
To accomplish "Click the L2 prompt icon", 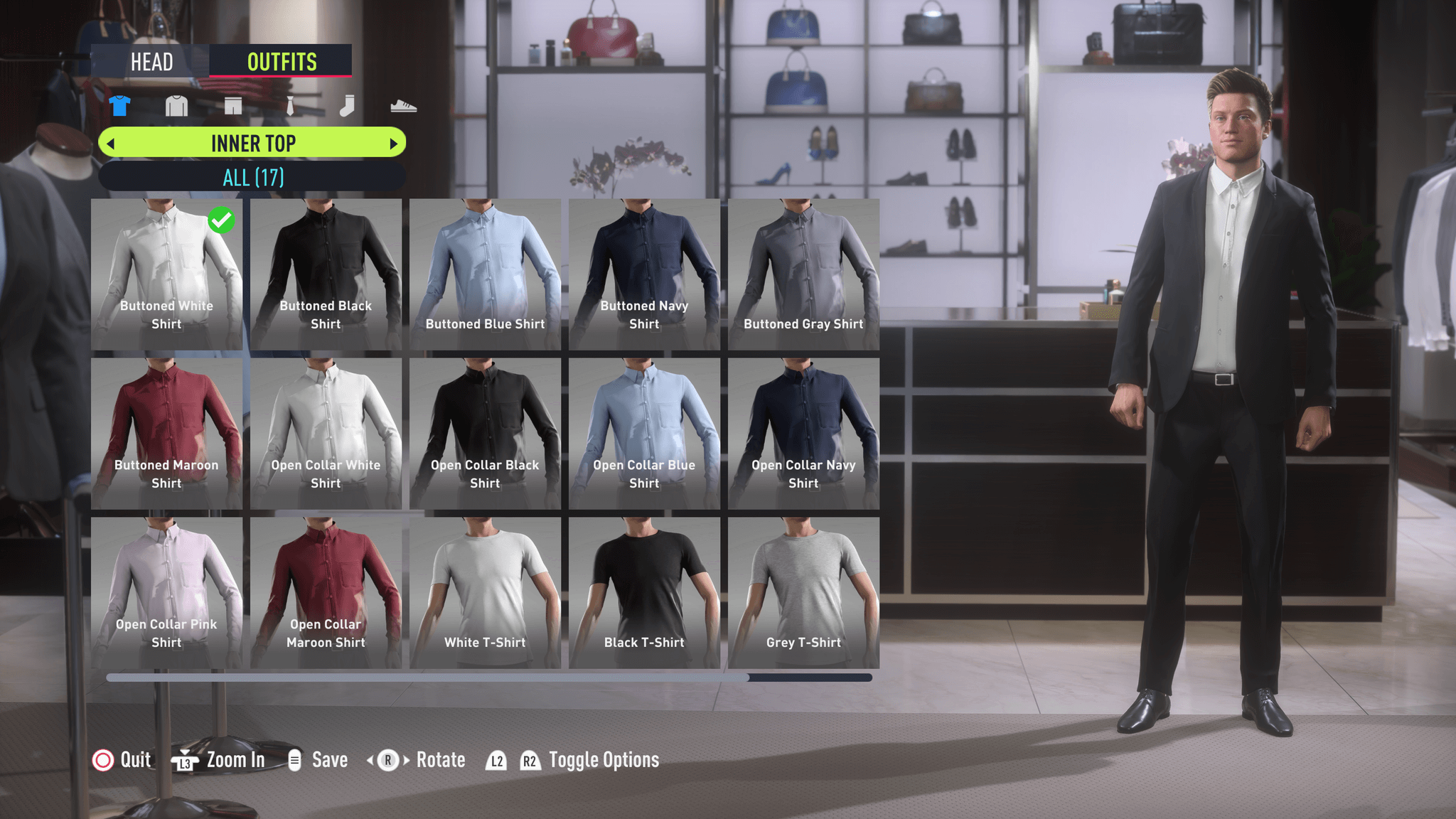I will pos(496,760).
